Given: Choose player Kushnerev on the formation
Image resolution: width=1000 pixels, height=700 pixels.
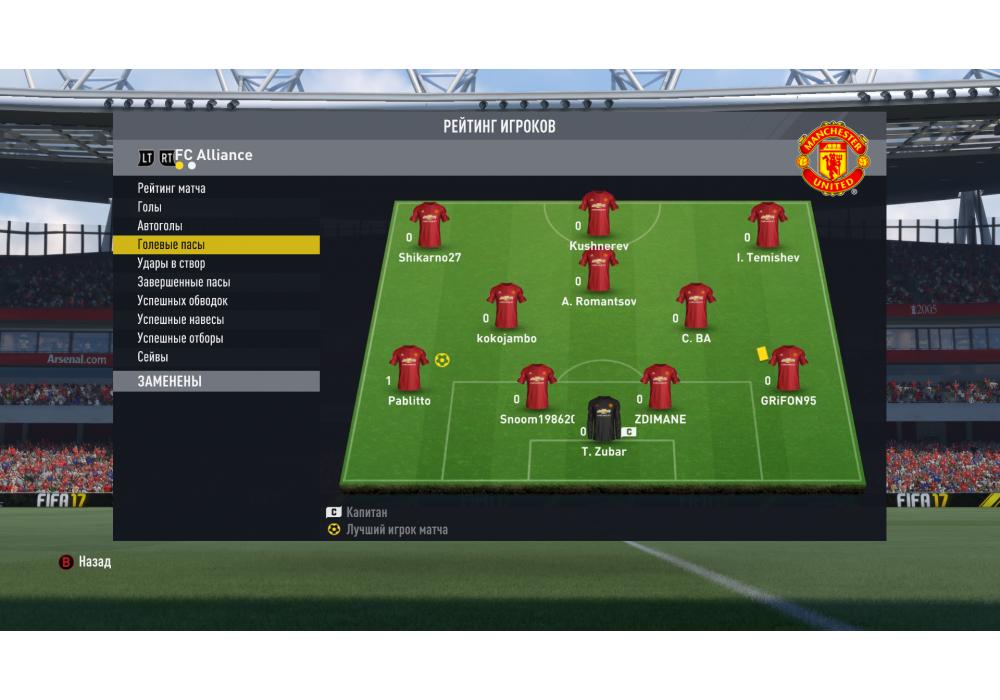Looking at the screenshot, I should 598,214.
